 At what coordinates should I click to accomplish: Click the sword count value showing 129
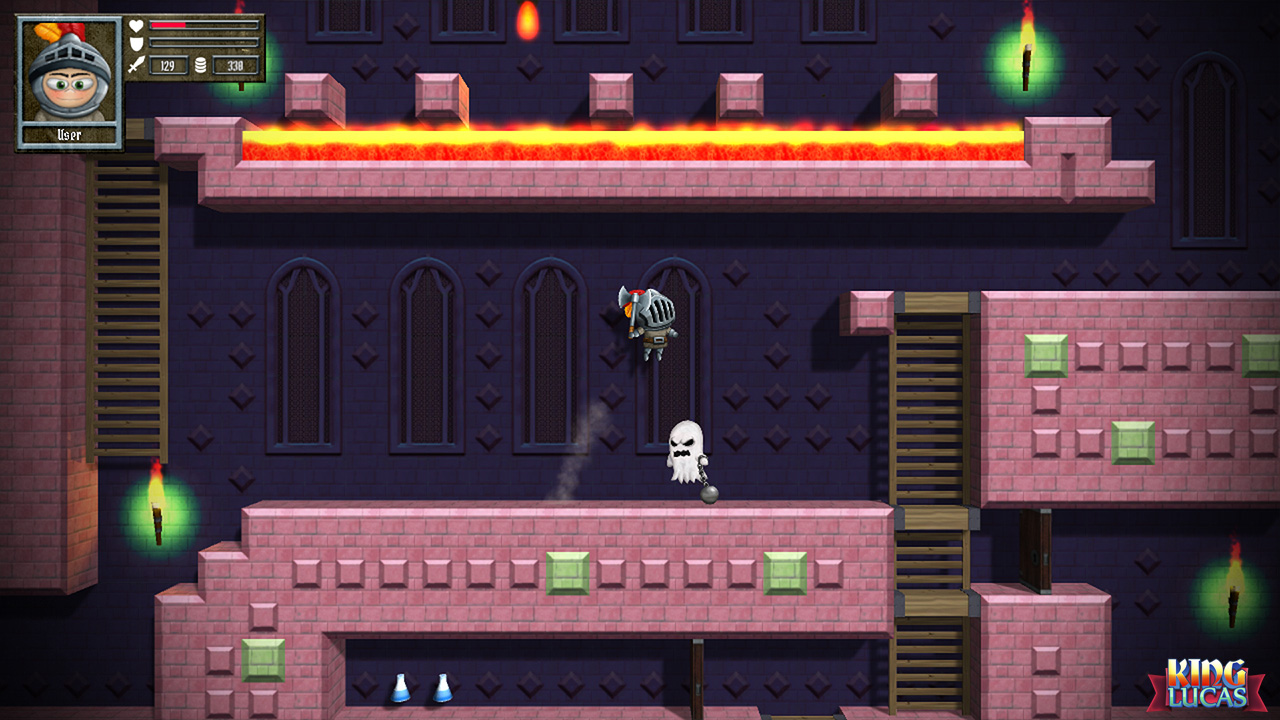pos(168,64)
